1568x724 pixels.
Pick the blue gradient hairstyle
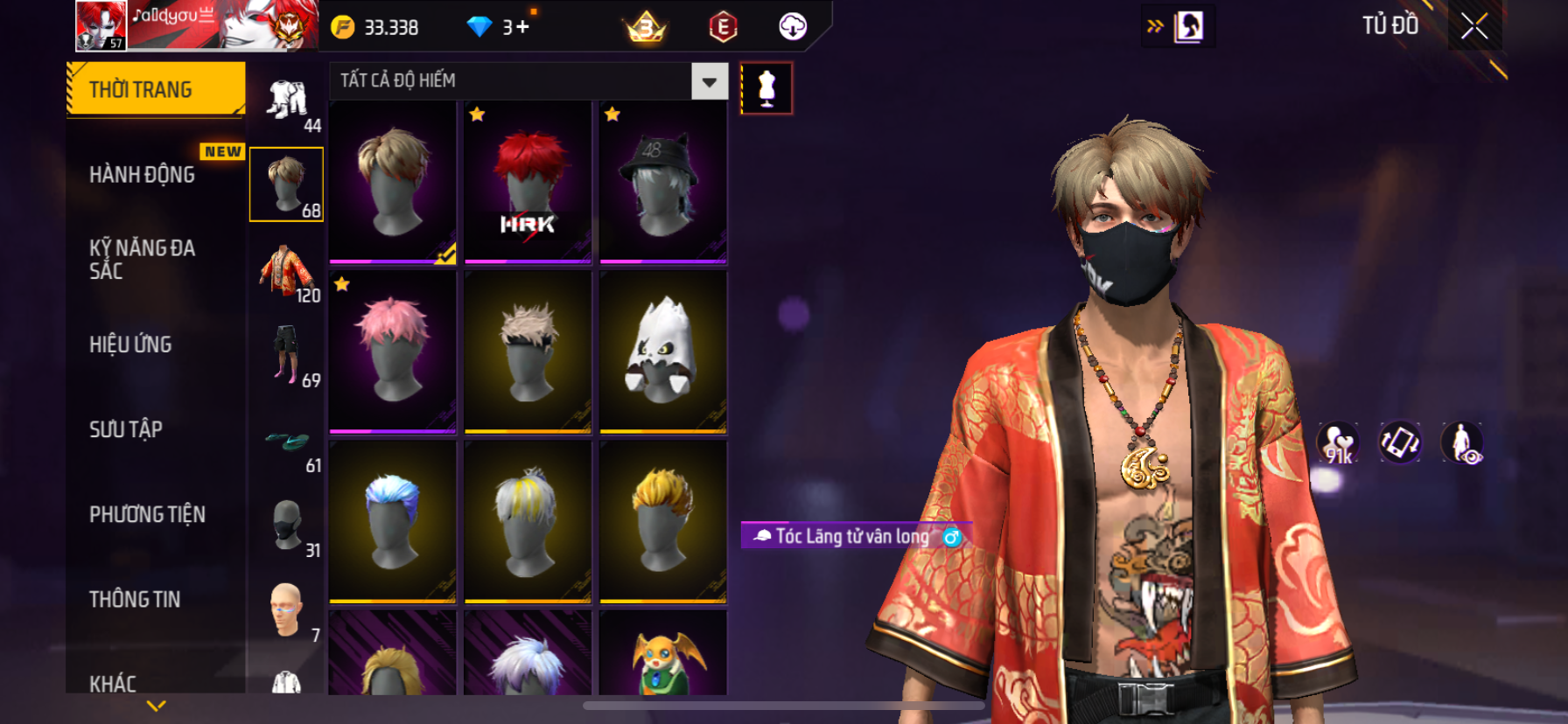[393, 522]
